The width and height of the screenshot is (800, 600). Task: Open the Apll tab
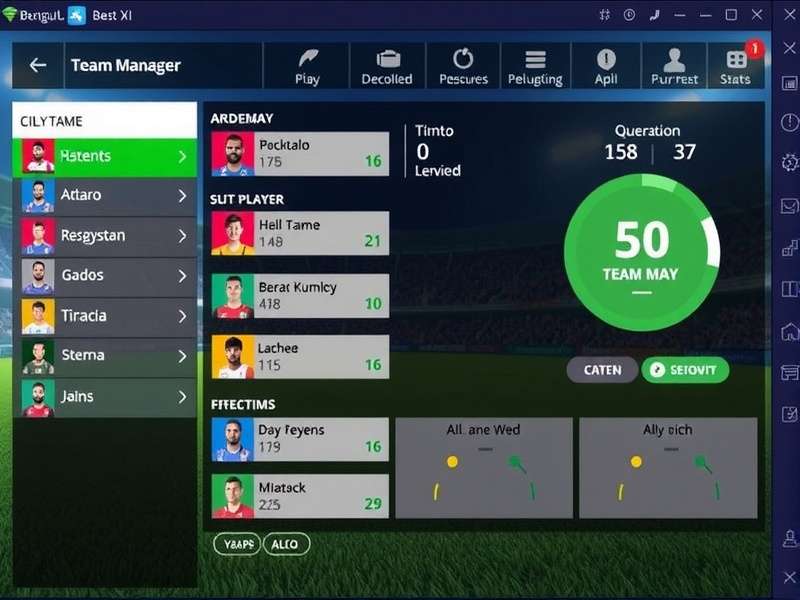tap(606, 66)
